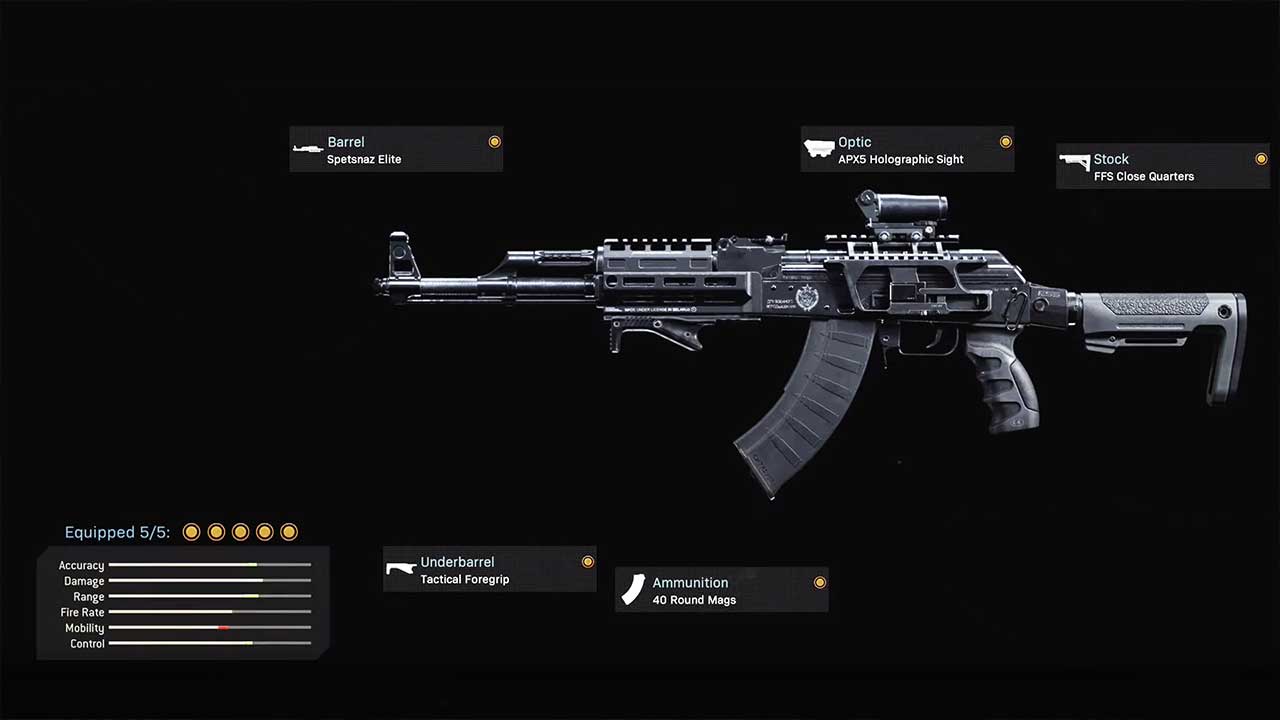Click the Stock attachment icon

point(1075,160)
